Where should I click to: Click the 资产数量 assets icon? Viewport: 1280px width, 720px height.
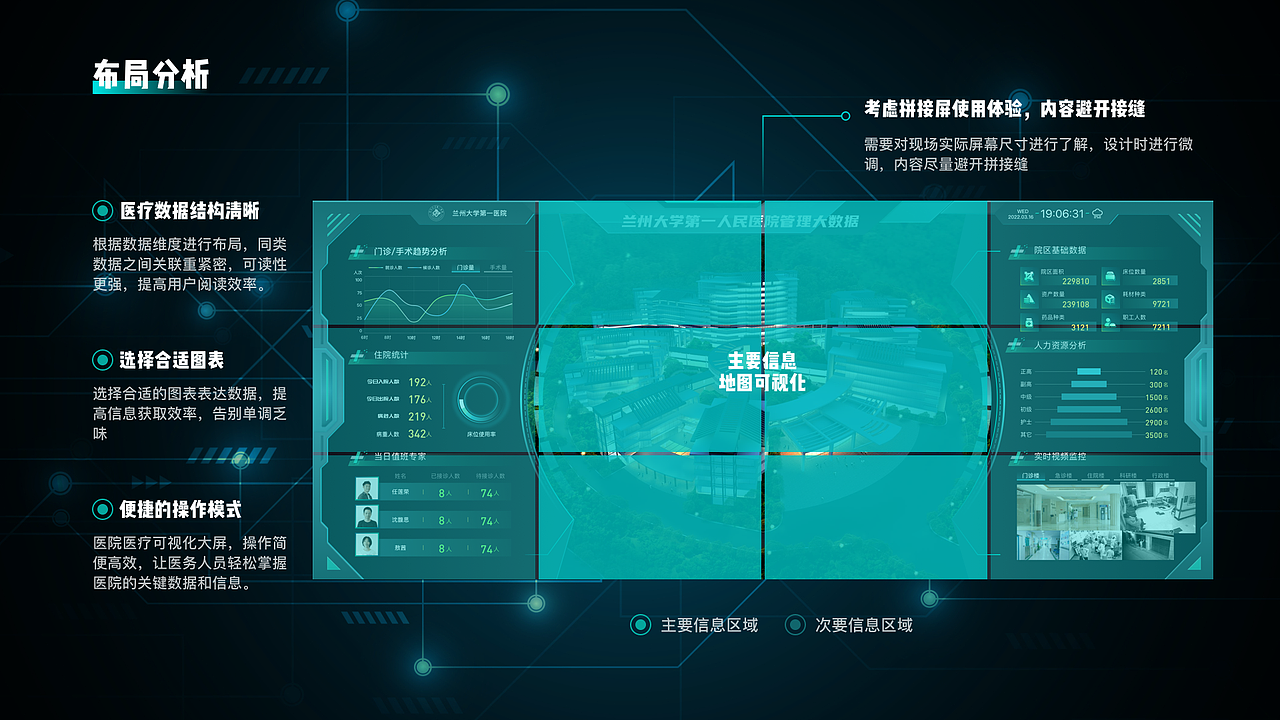click(1029, 298)
